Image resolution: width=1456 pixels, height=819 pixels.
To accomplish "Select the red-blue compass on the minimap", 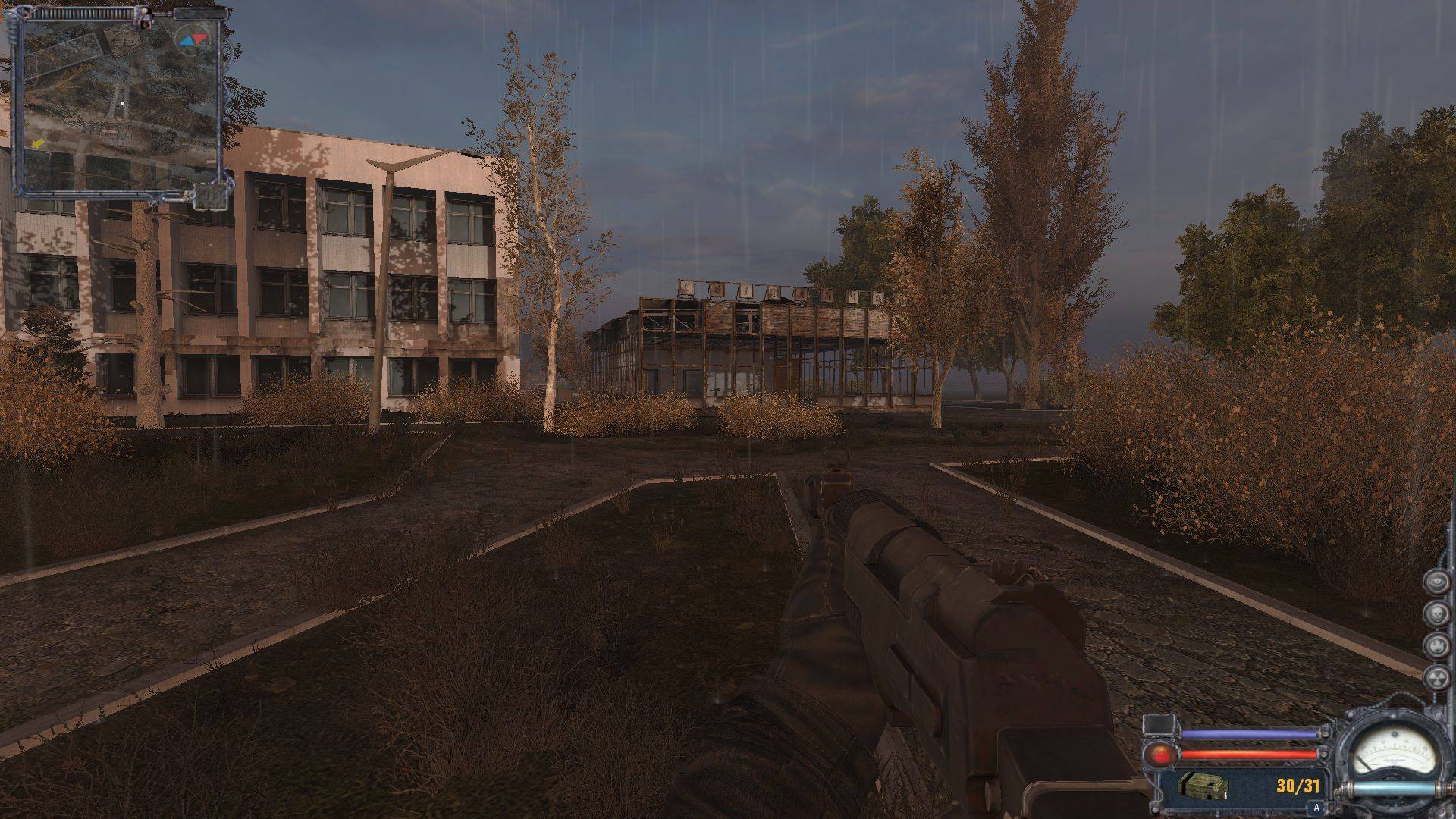I will click(191, 39).
